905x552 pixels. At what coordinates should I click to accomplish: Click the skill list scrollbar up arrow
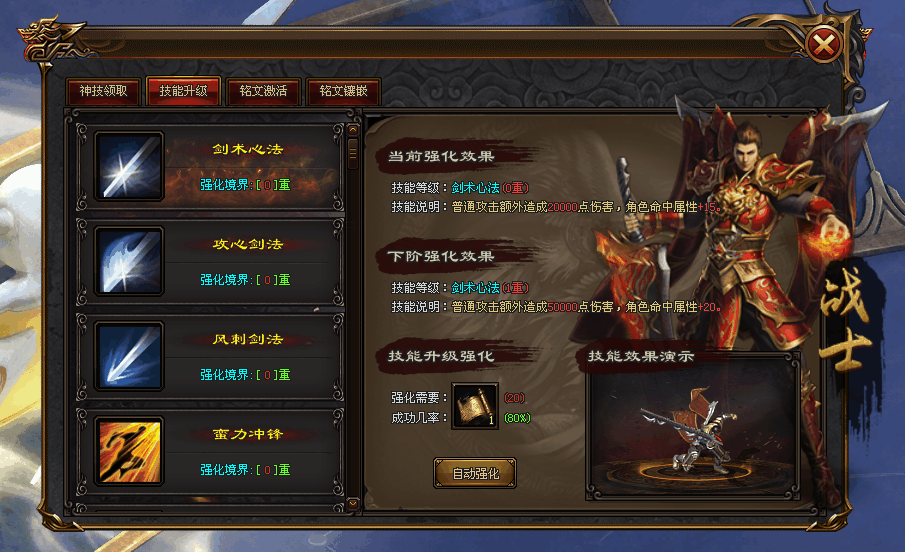[352, 129]
